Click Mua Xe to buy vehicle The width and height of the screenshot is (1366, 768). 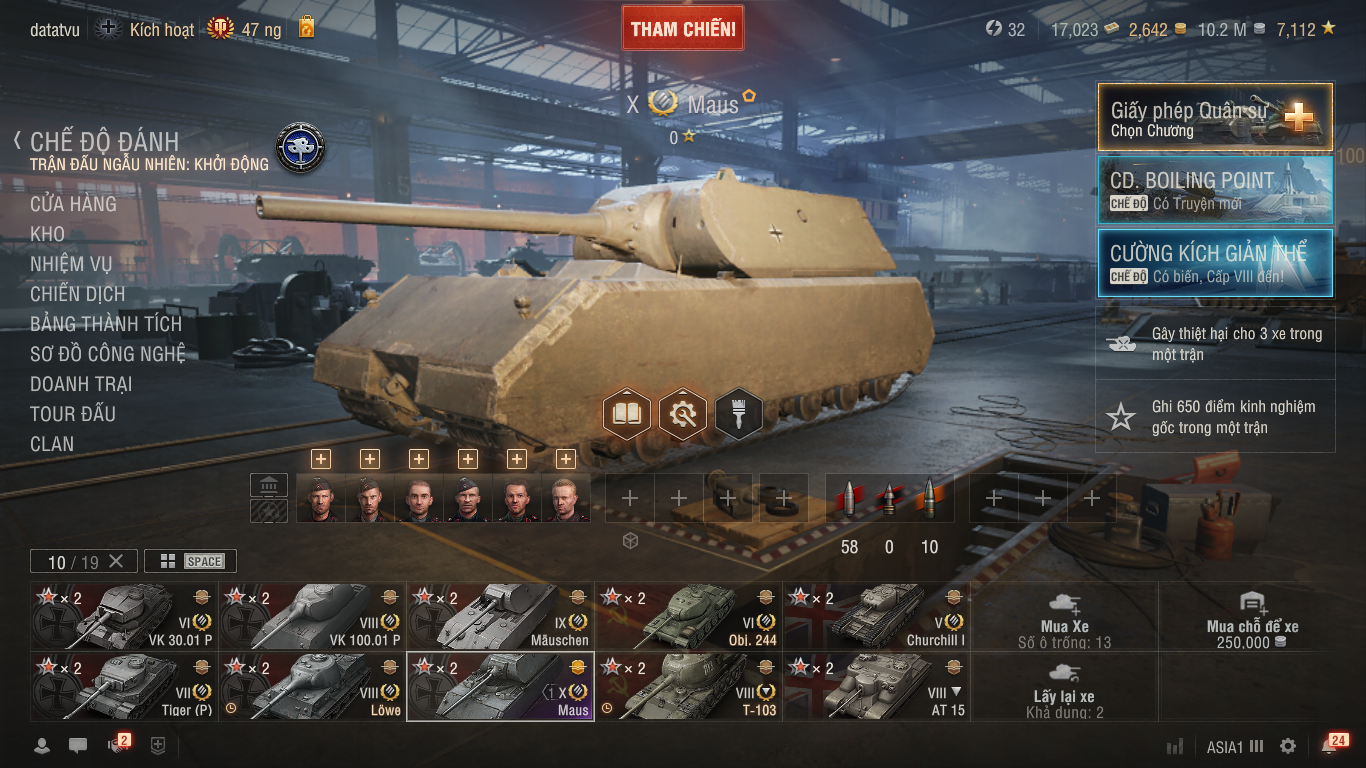click(x=1064, y=616)
